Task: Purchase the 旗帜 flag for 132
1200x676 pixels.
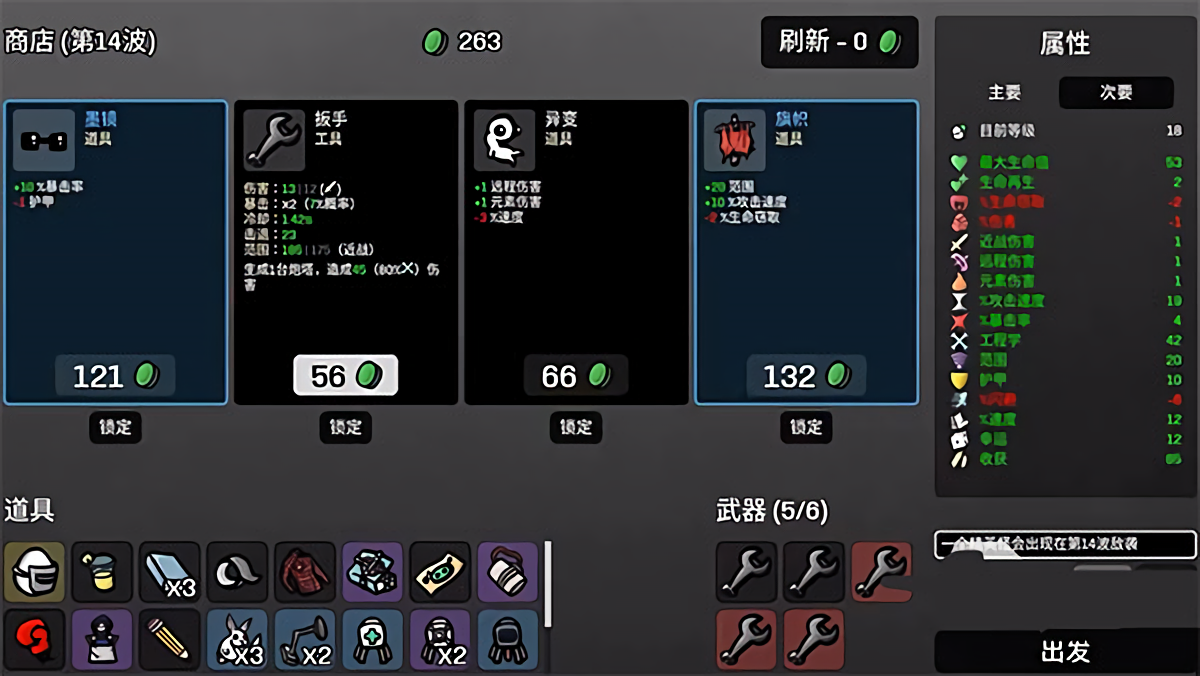Action: [806, 376]
